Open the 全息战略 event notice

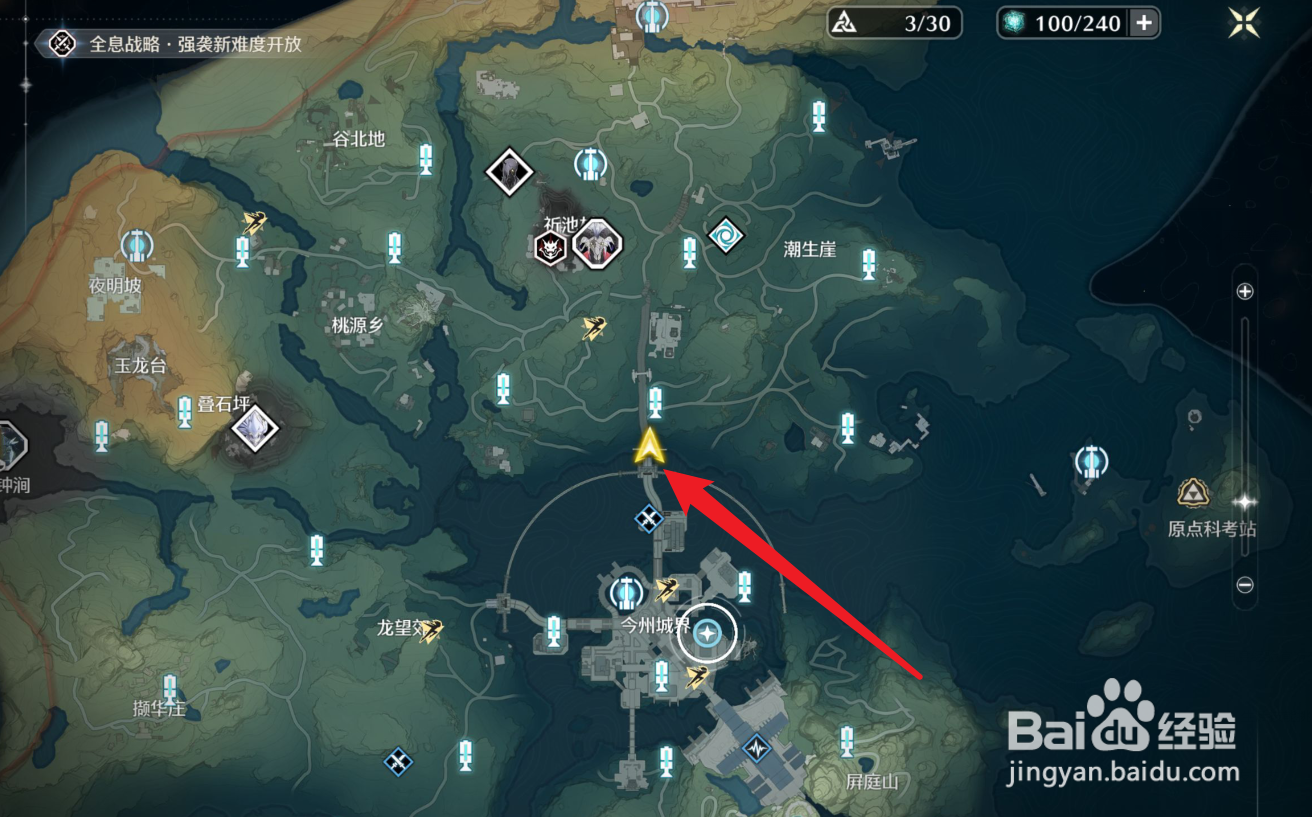coord(180,44)
